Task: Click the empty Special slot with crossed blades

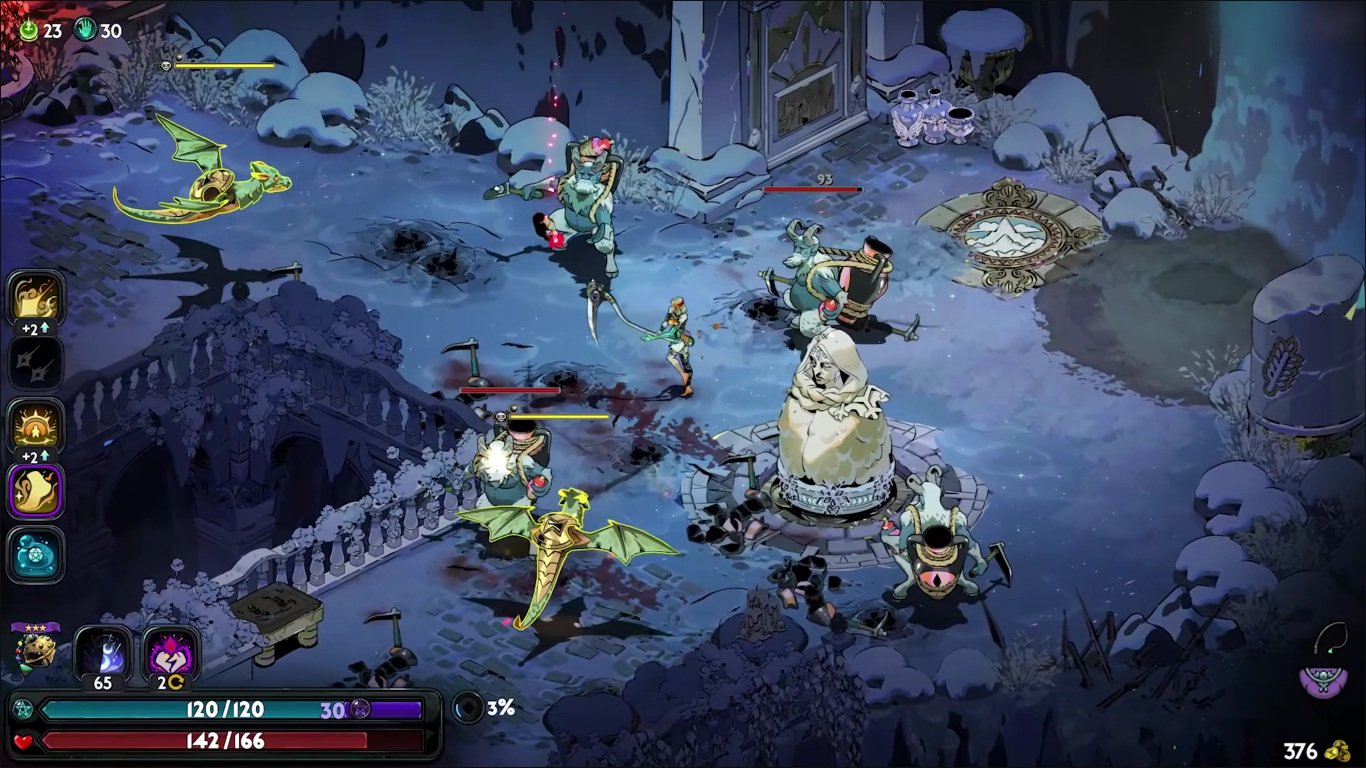Action: 35,362
